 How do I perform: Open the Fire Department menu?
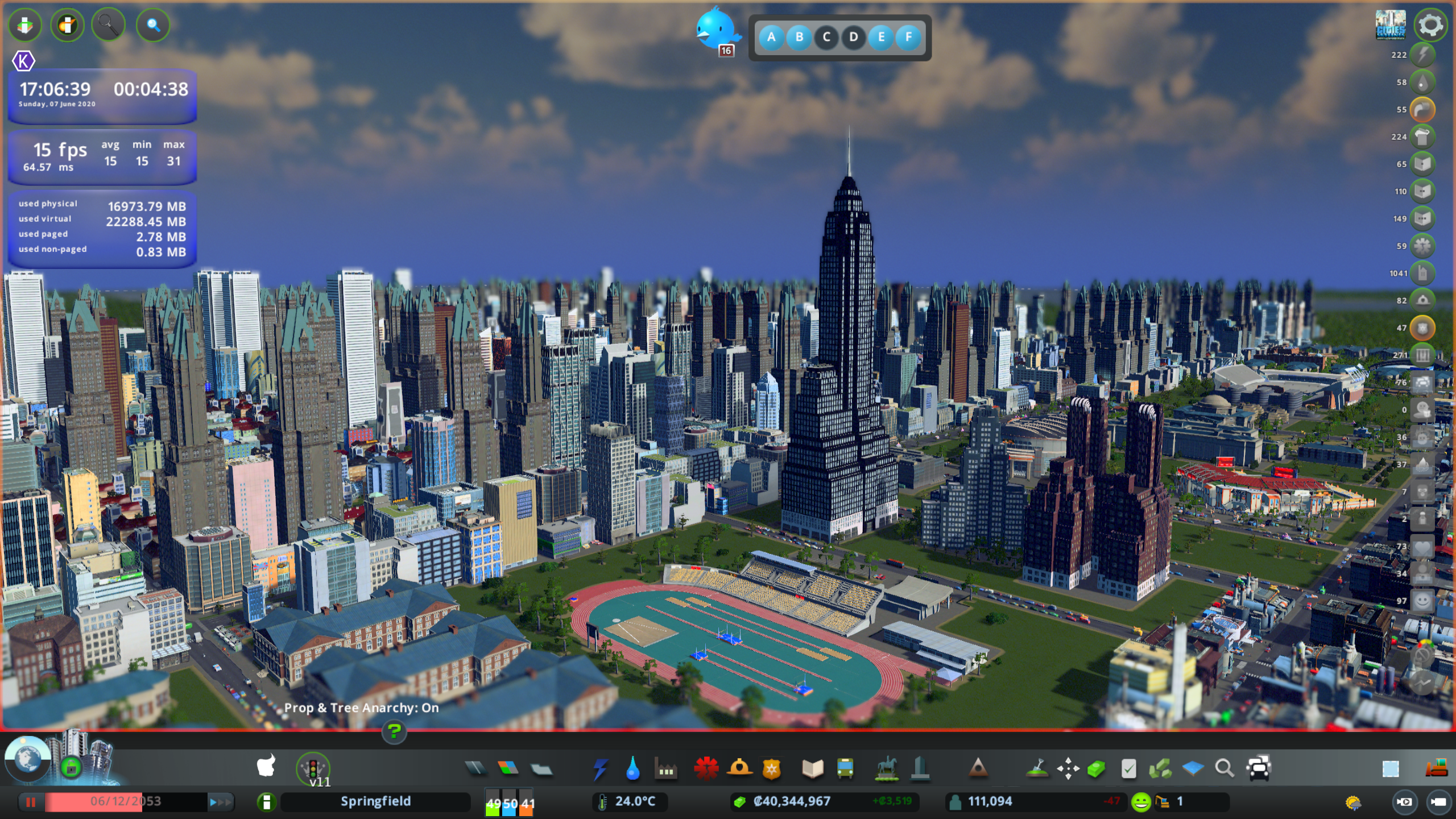739,769
